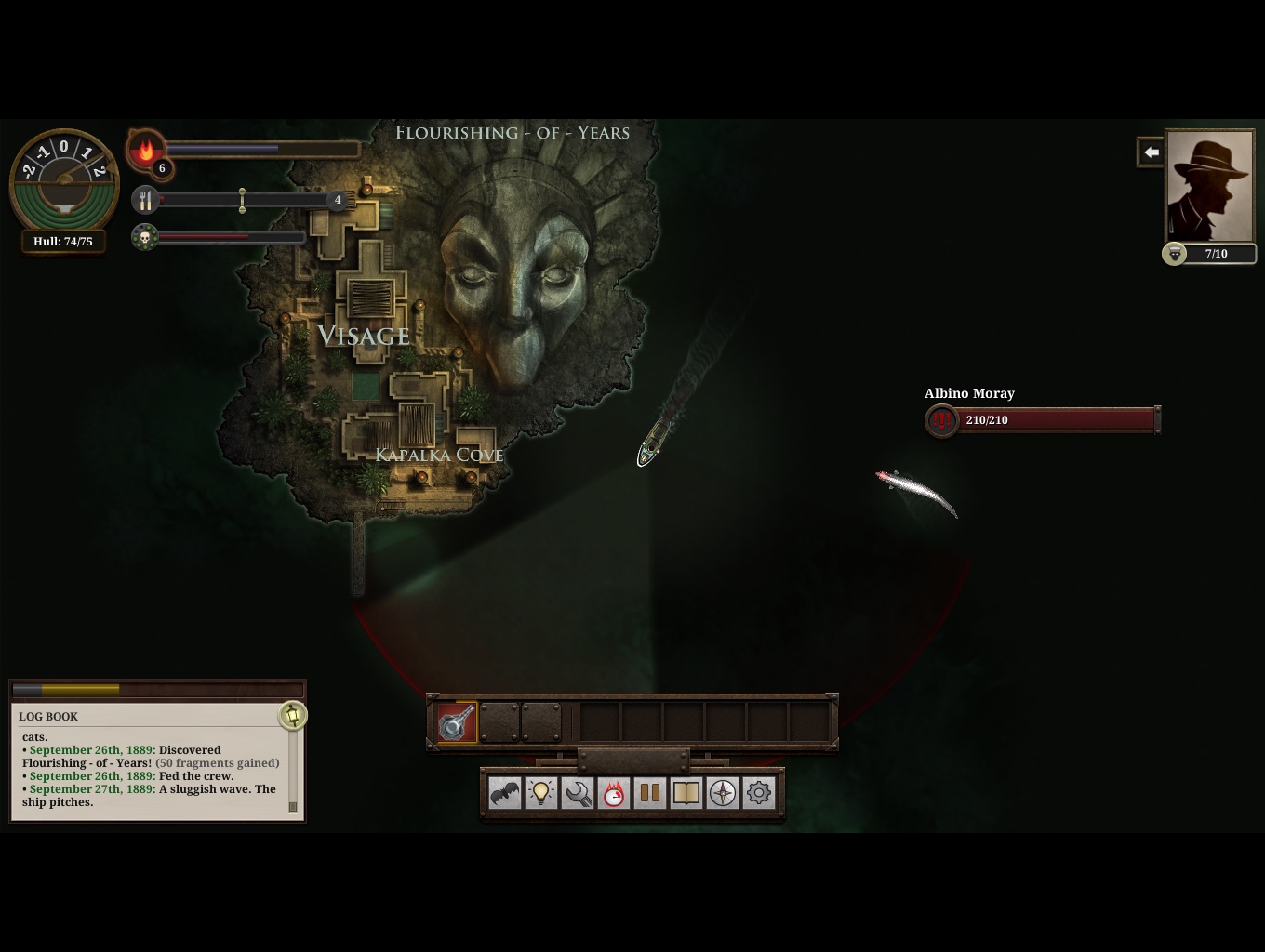
Task: Click the lantern icon on the Log Book
Action: 292,715
